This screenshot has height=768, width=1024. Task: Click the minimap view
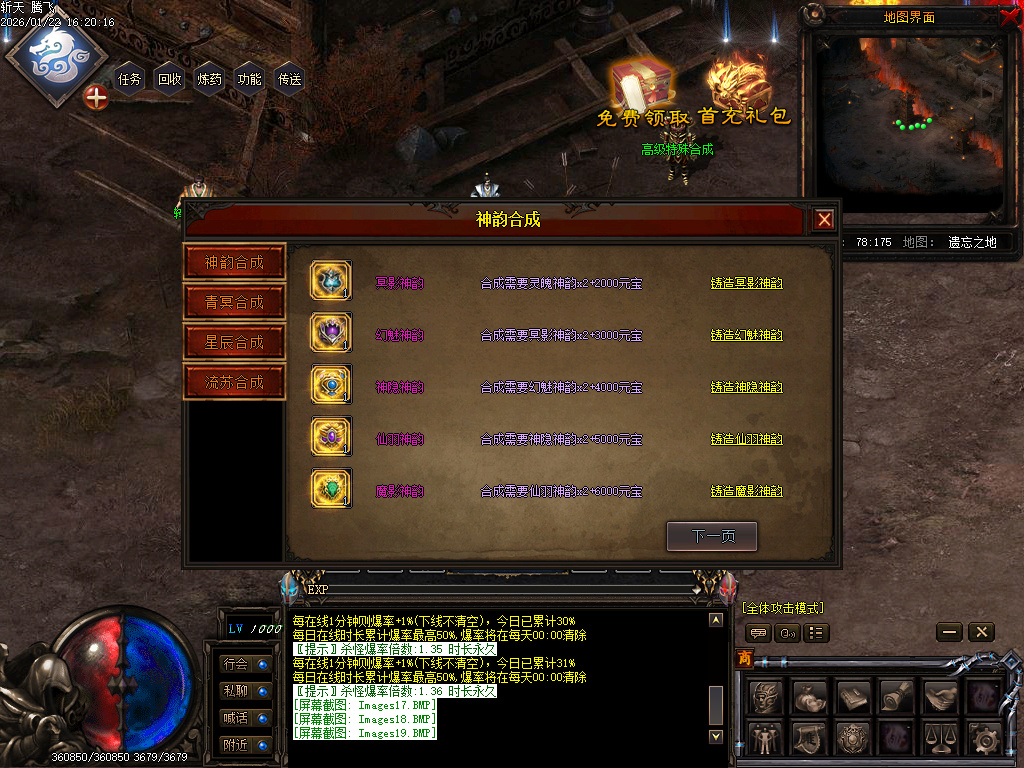[x=908, y=122]
